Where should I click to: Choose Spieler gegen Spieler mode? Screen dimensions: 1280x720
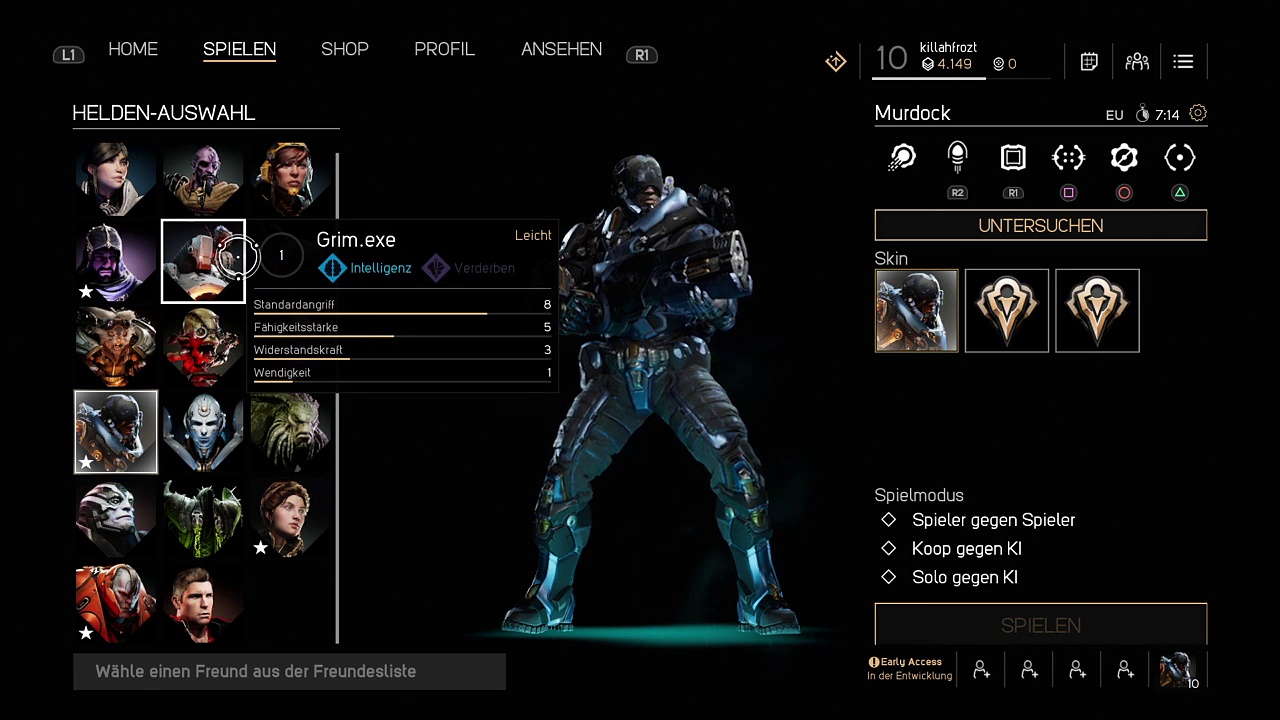tap(993, 520)
